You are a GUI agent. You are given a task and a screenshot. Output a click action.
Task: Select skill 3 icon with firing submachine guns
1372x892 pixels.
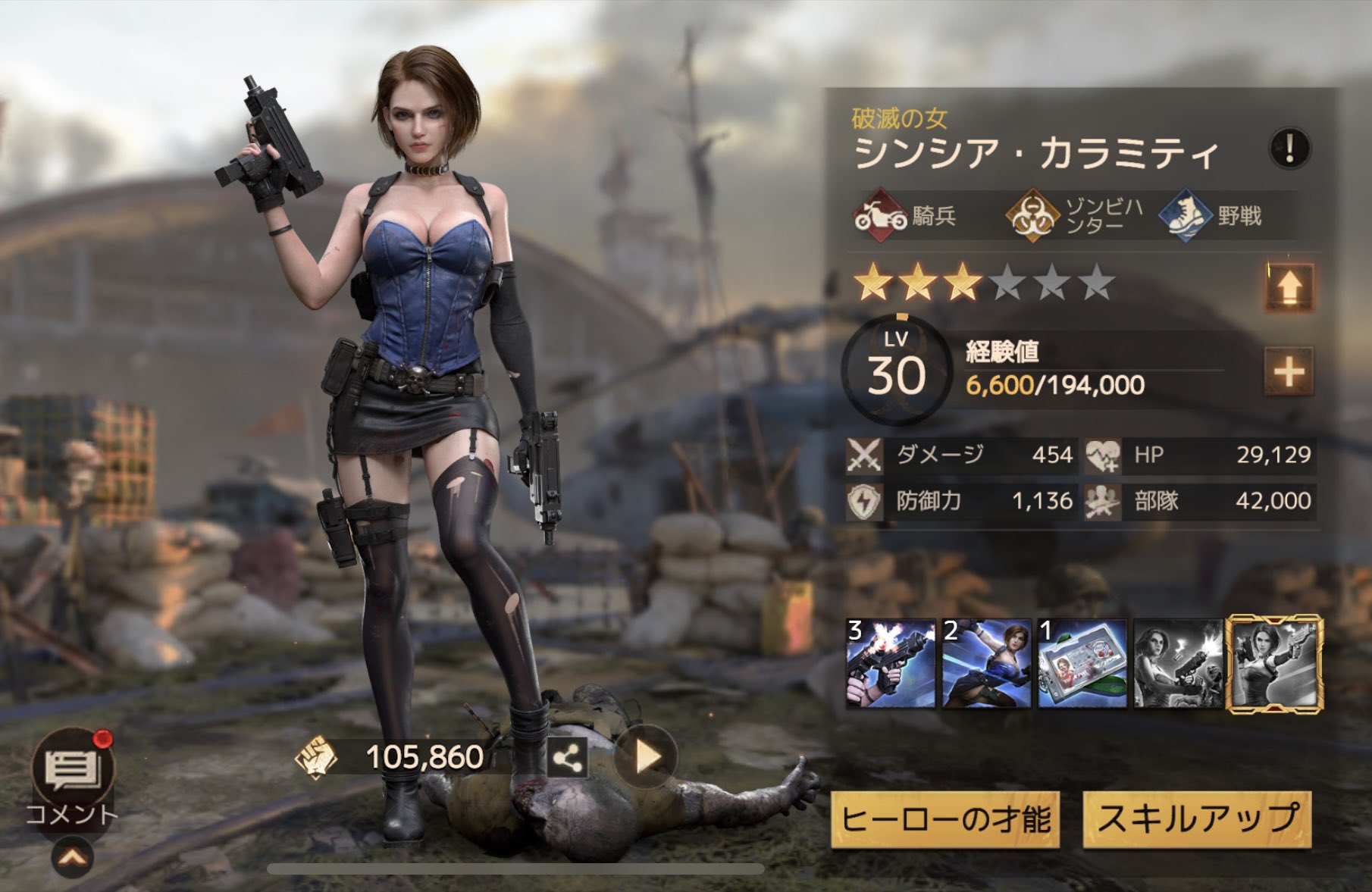click(891, 663)
